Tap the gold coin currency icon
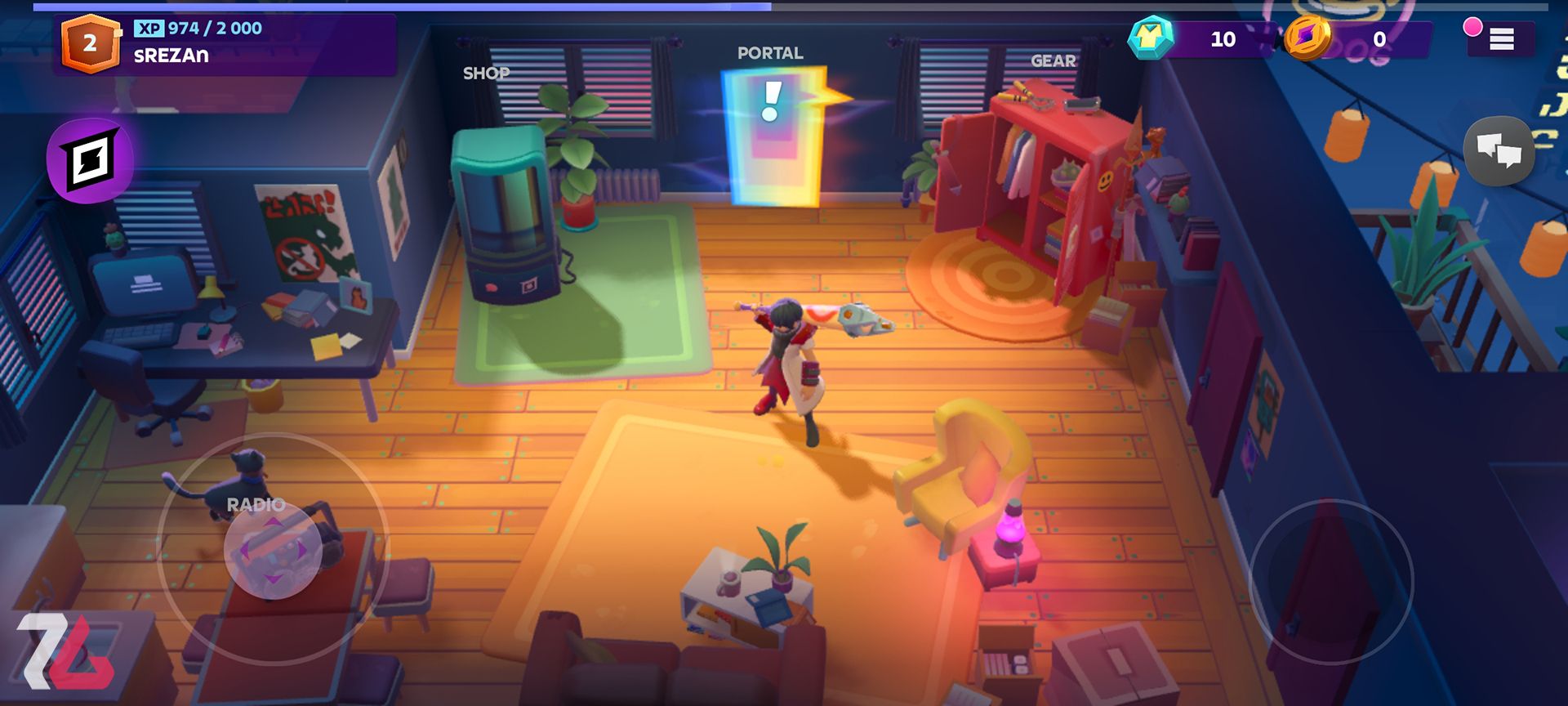Viewport: 1568px width, 706px height. 1308,38
